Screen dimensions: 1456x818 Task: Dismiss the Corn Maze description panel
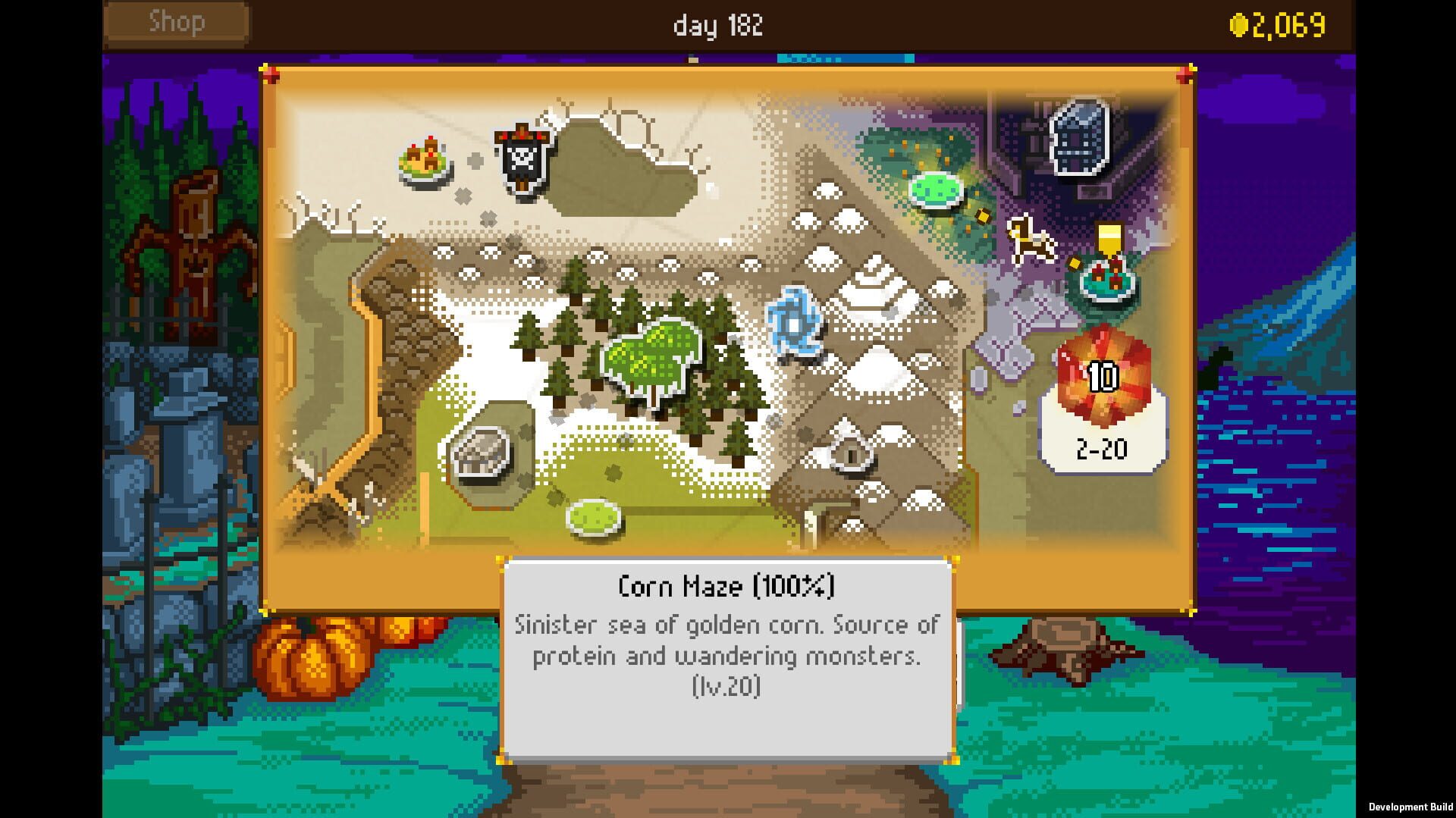coord(728,660)
